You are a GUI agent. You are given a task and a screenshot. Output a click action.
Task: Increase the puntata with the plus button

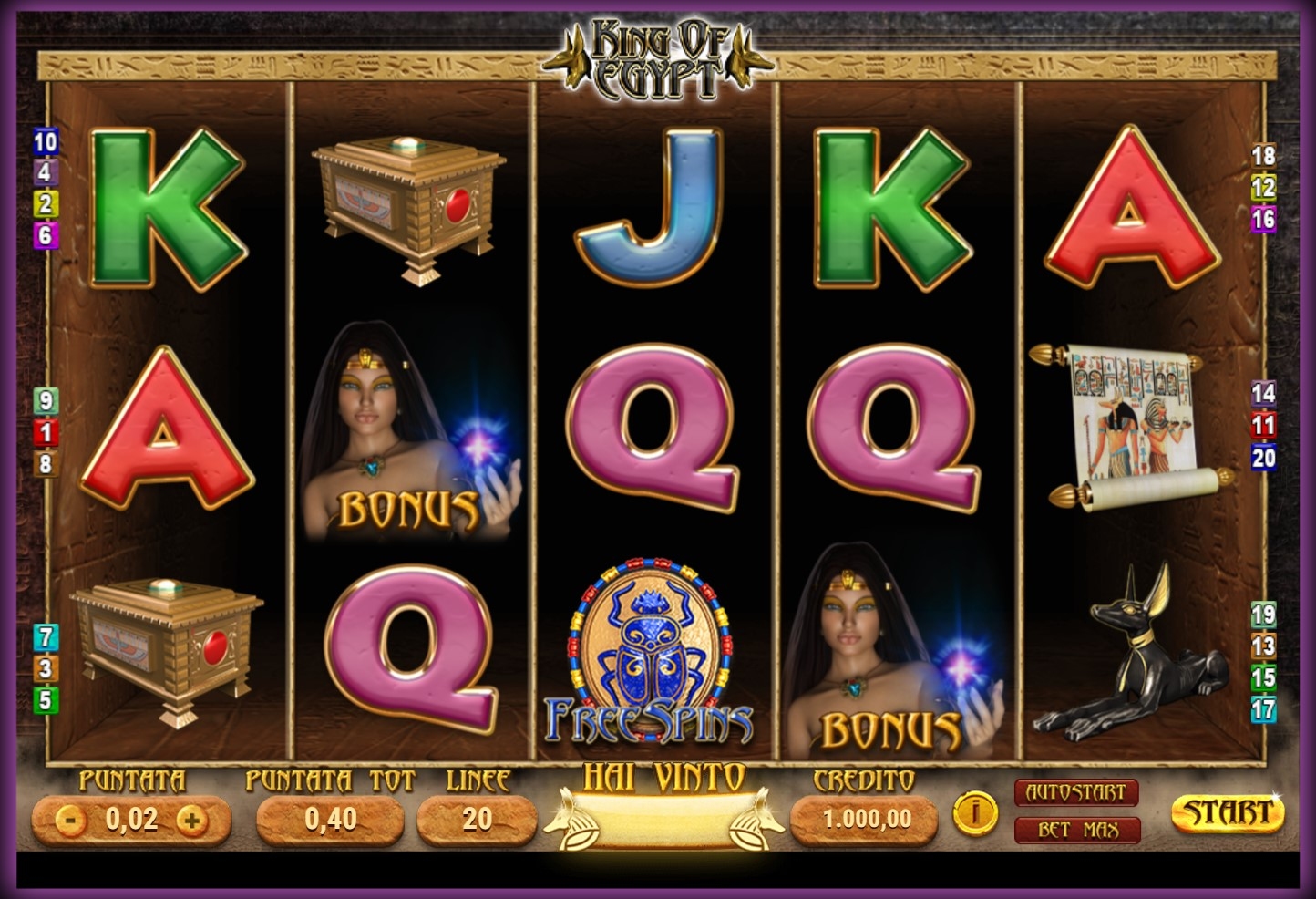191,820
